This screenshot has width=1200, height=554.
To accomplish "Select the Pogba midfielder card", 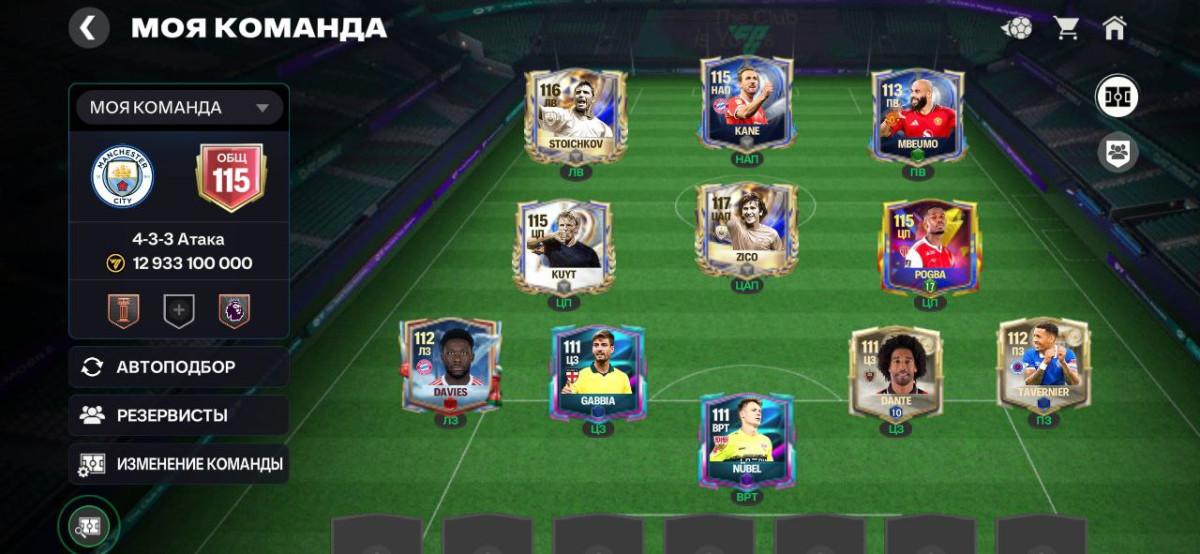I will (929, 245).
